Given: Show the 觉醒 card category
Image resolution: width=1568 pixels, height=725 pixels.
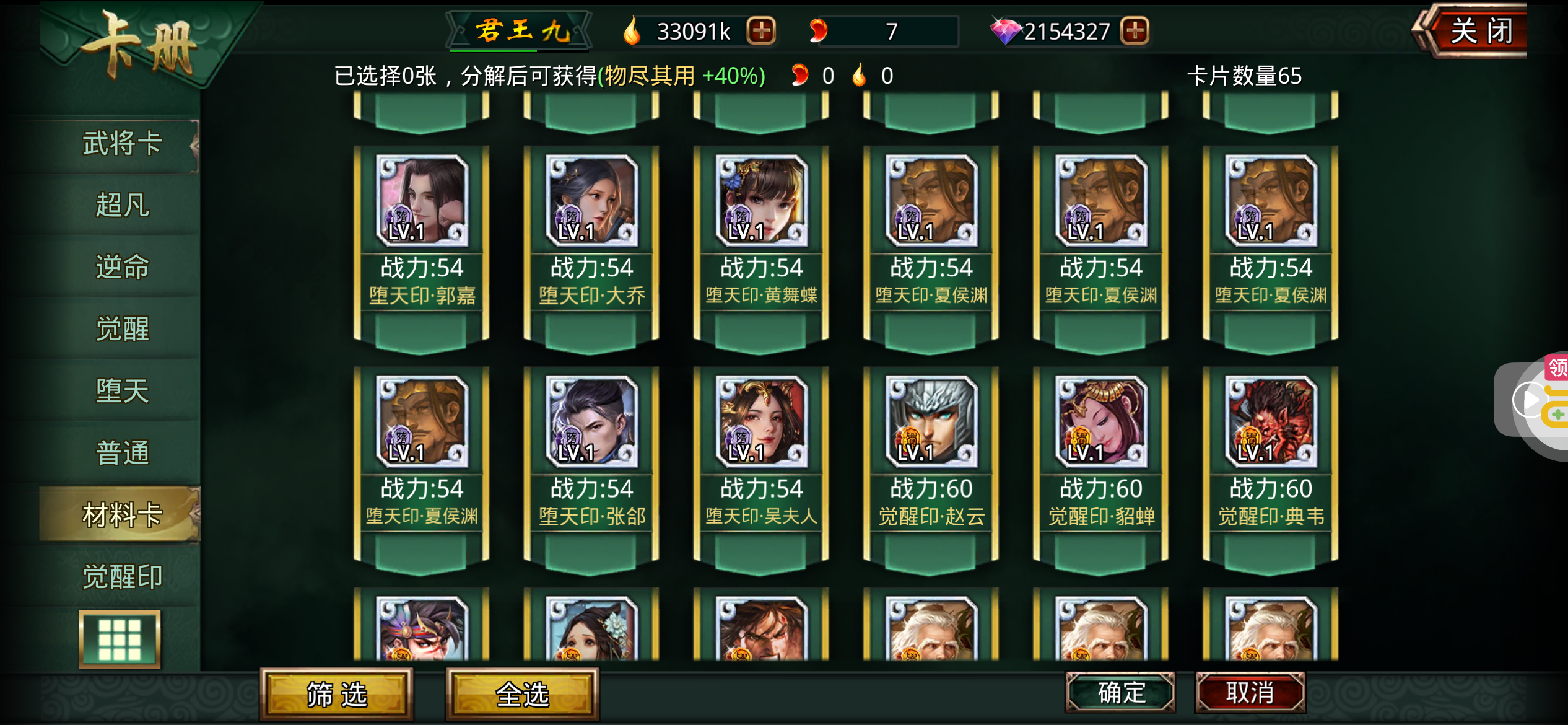Looking at the screenshot, I should point(122,329).
